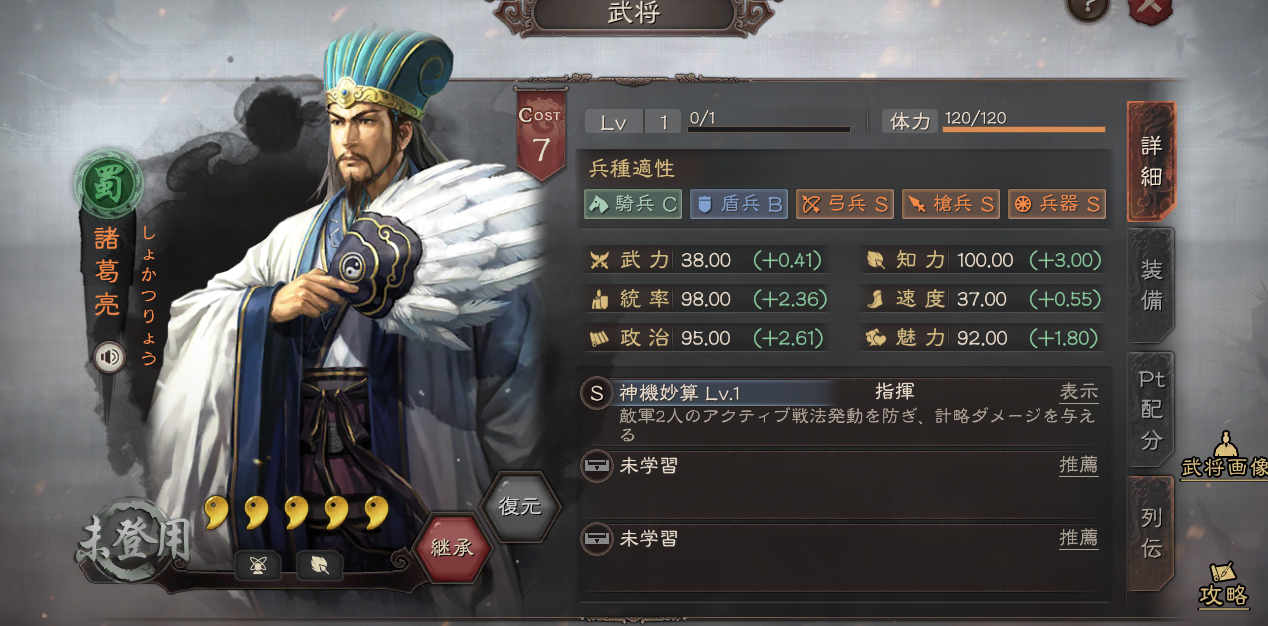The image size is (1268, 626).
Task: Open the 列伝 tab
Action: click(1151, 532)
